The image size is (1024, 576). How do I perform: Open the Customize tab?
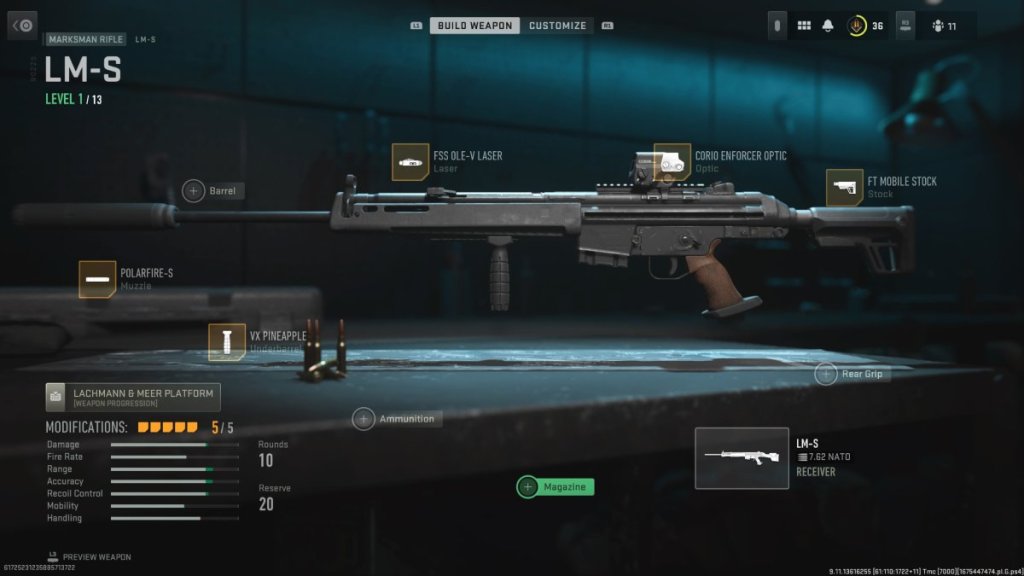(x=557, y=25)
